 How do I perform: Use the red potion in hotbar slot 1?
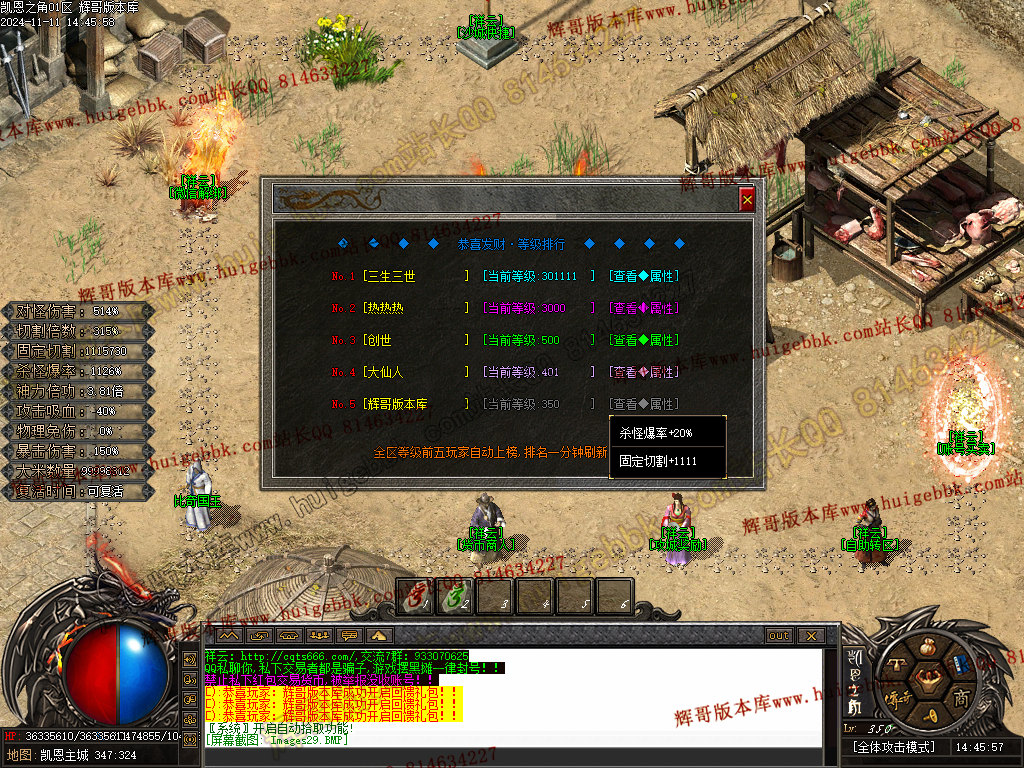[415, 597]
